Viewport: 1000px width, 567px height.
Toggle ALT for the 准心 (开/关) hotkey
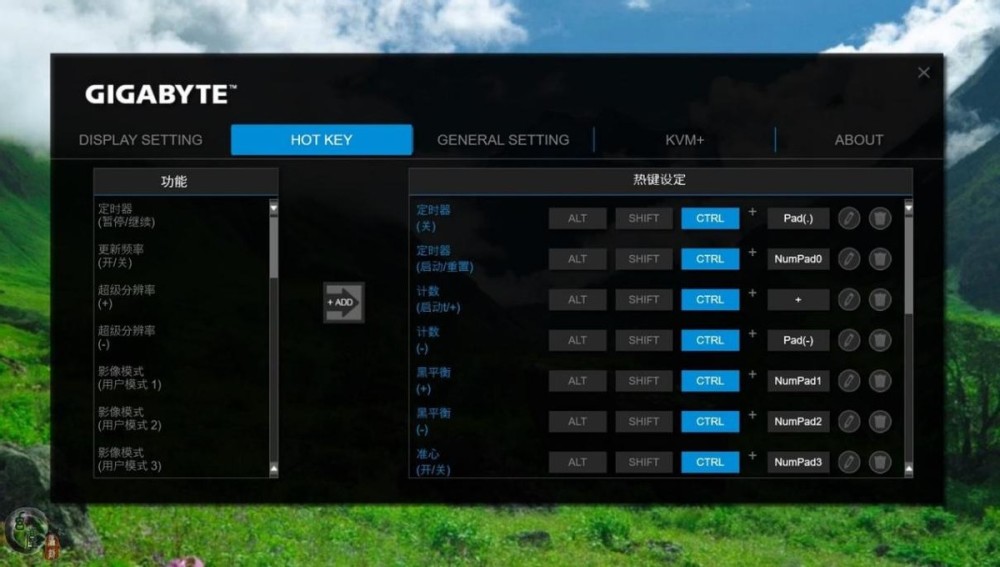577,462
